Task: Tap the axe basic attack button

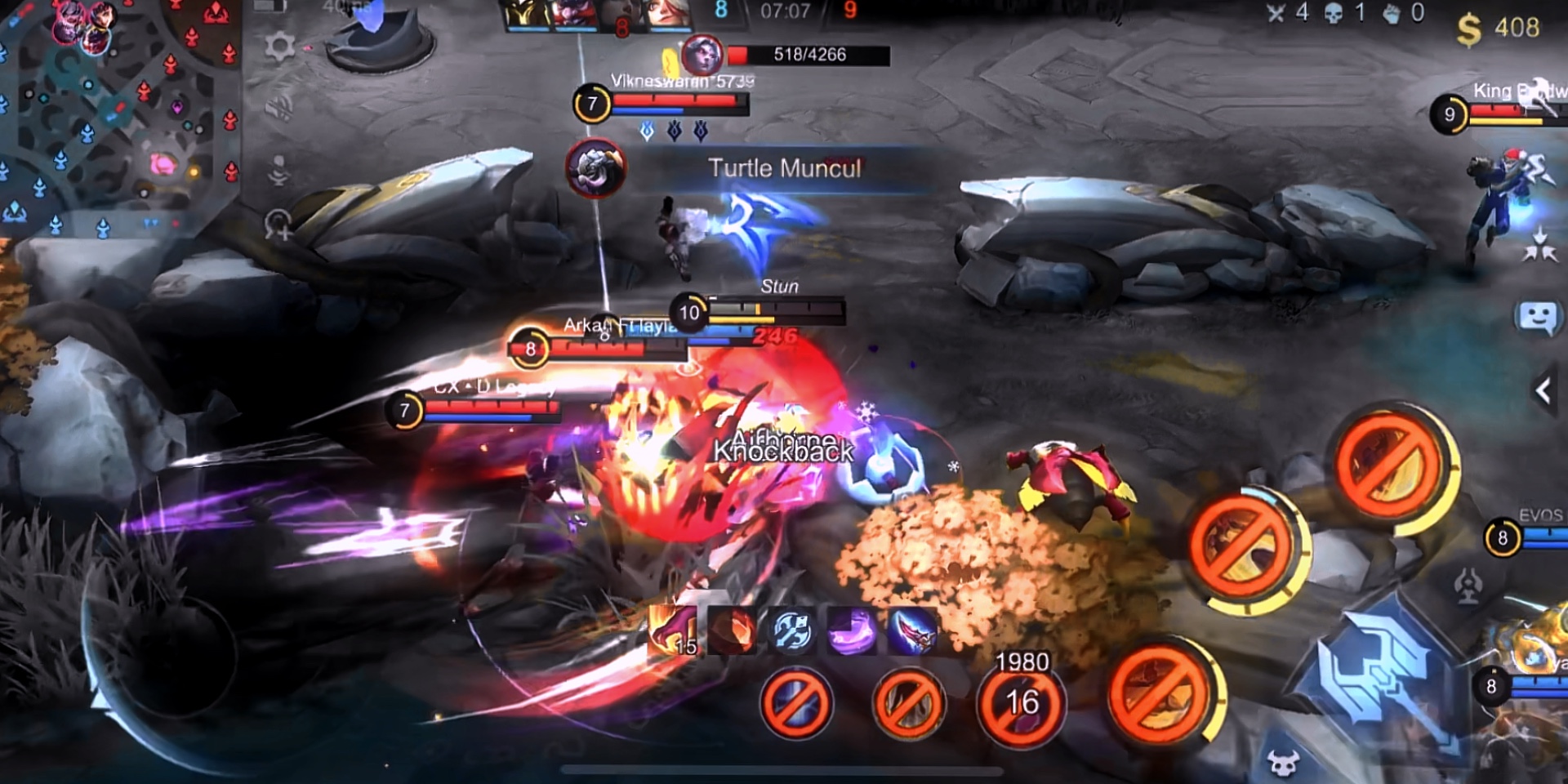Action: point(1379,671)
